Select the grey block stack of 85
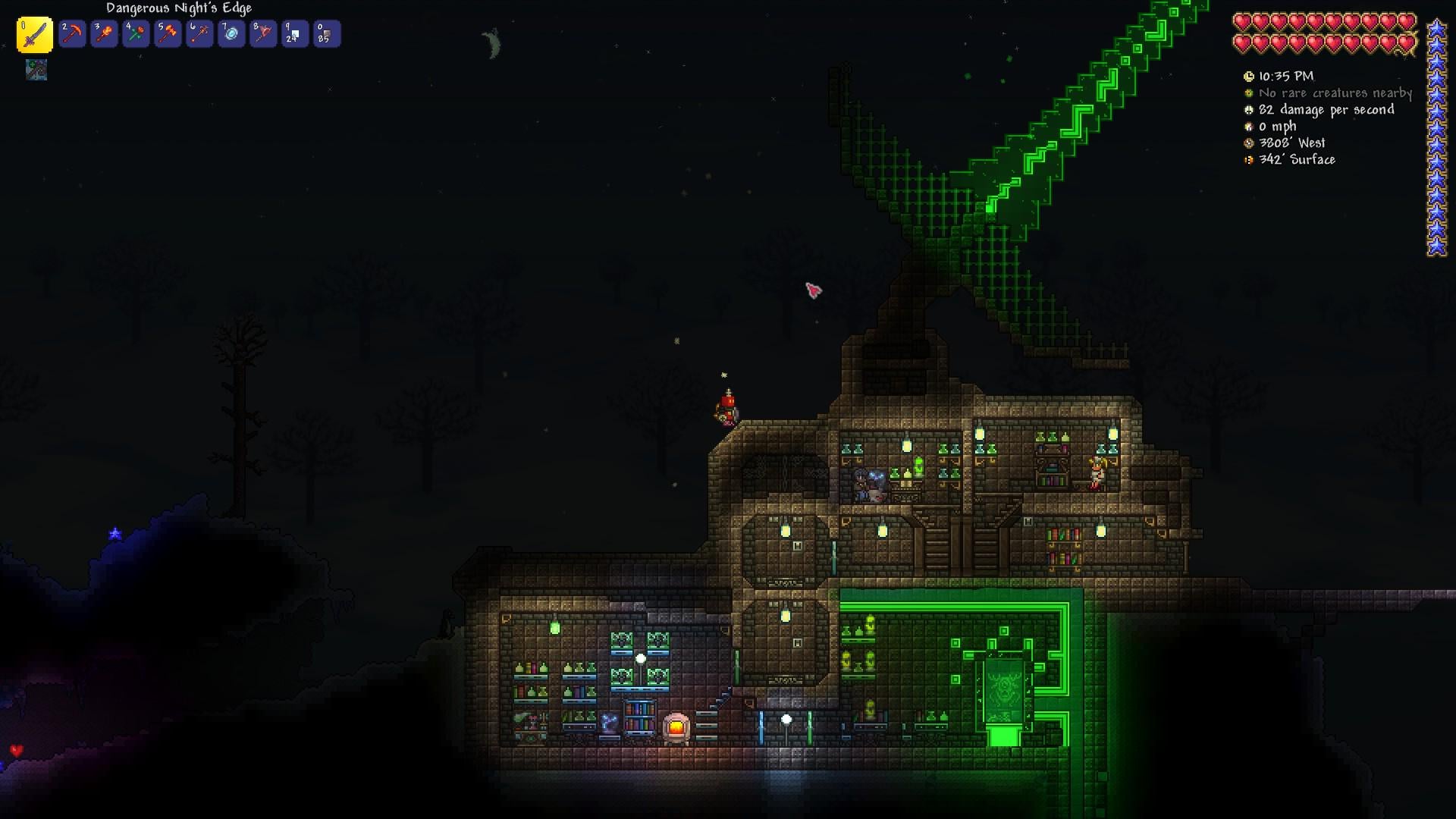The width and height of the screenshot is (1456, 819). click(x=327, y=34)
